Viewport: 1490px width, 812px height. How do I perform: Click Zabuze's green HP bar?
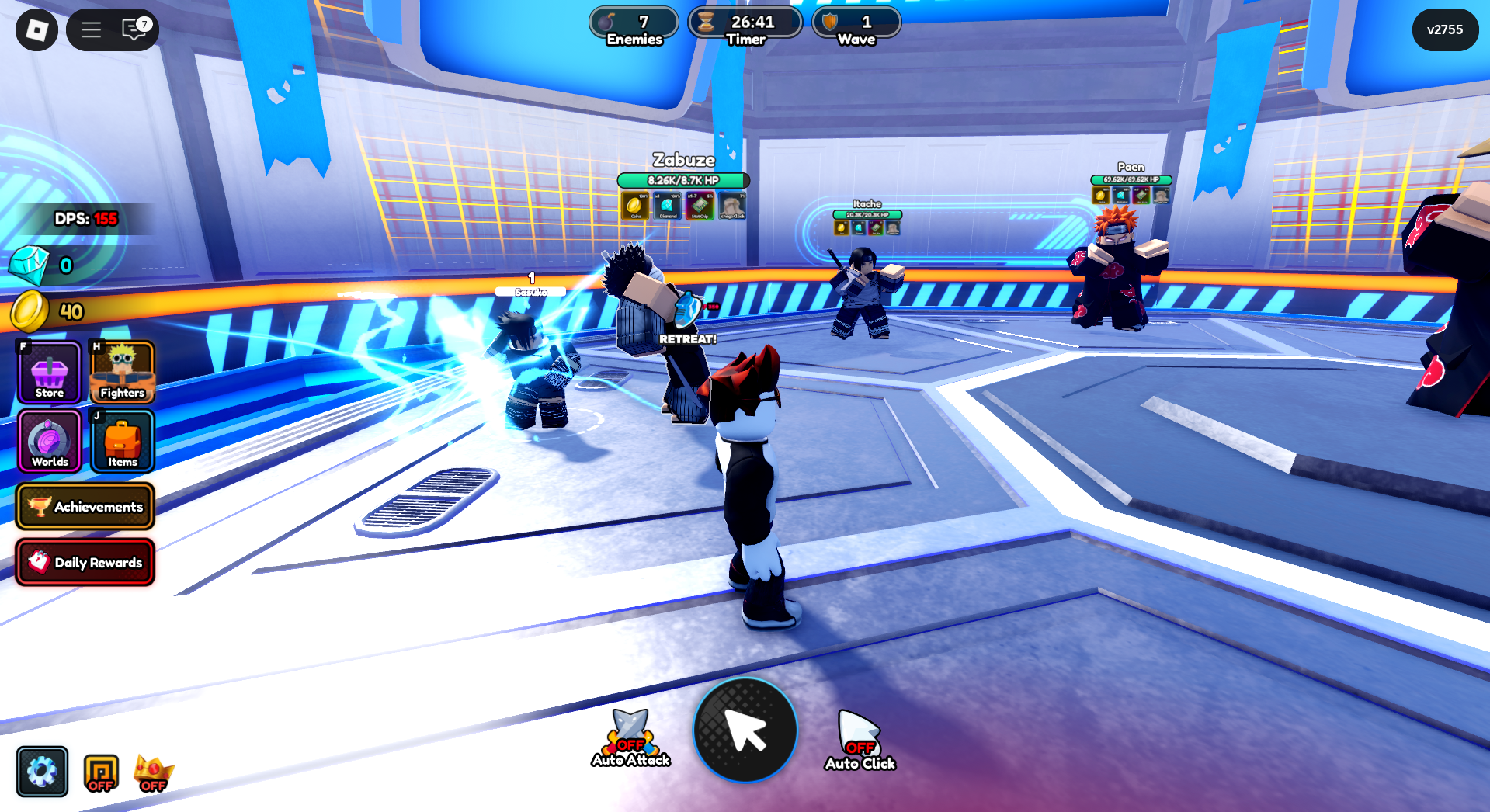(x=684, y=180)
